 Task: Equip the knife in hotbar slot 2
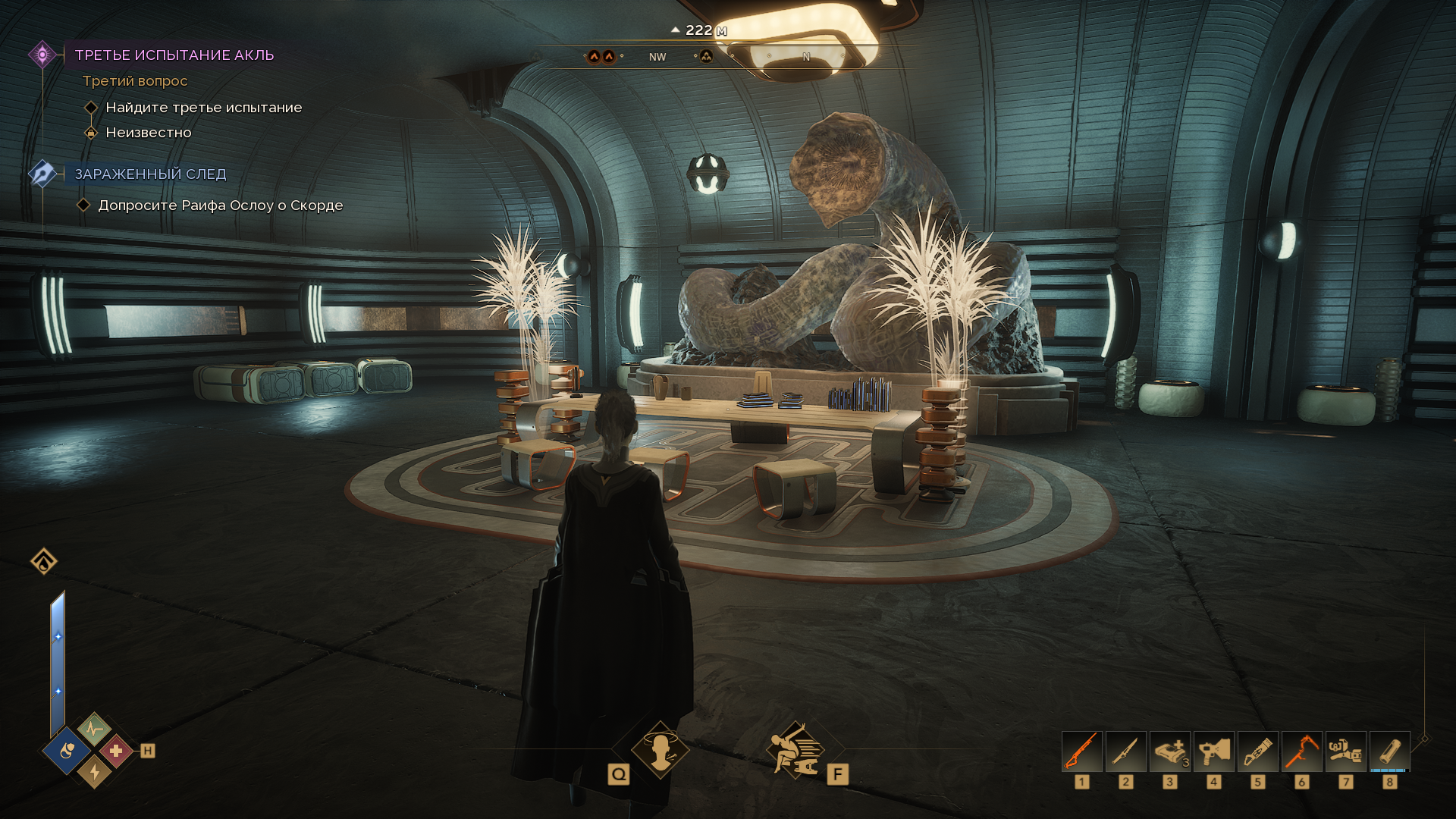pos(1125,751)
